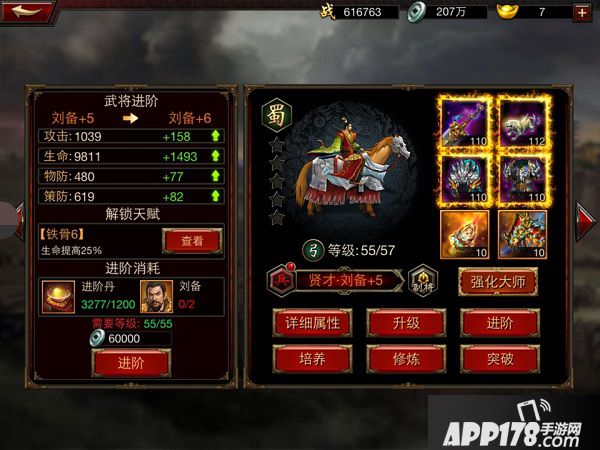Add more gold ingots with plus button
600x450 pixels.
coord(582,12)
